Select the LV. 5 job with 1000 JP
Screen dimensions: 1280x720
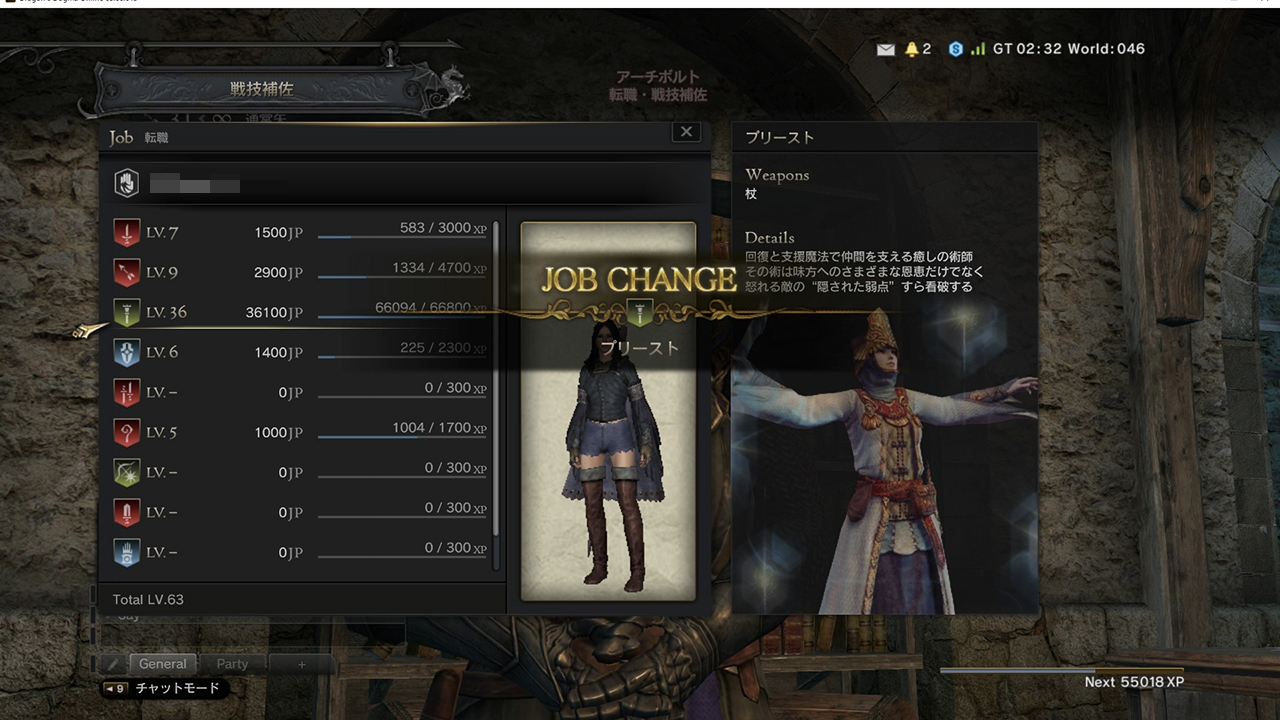tap(300, 433)
